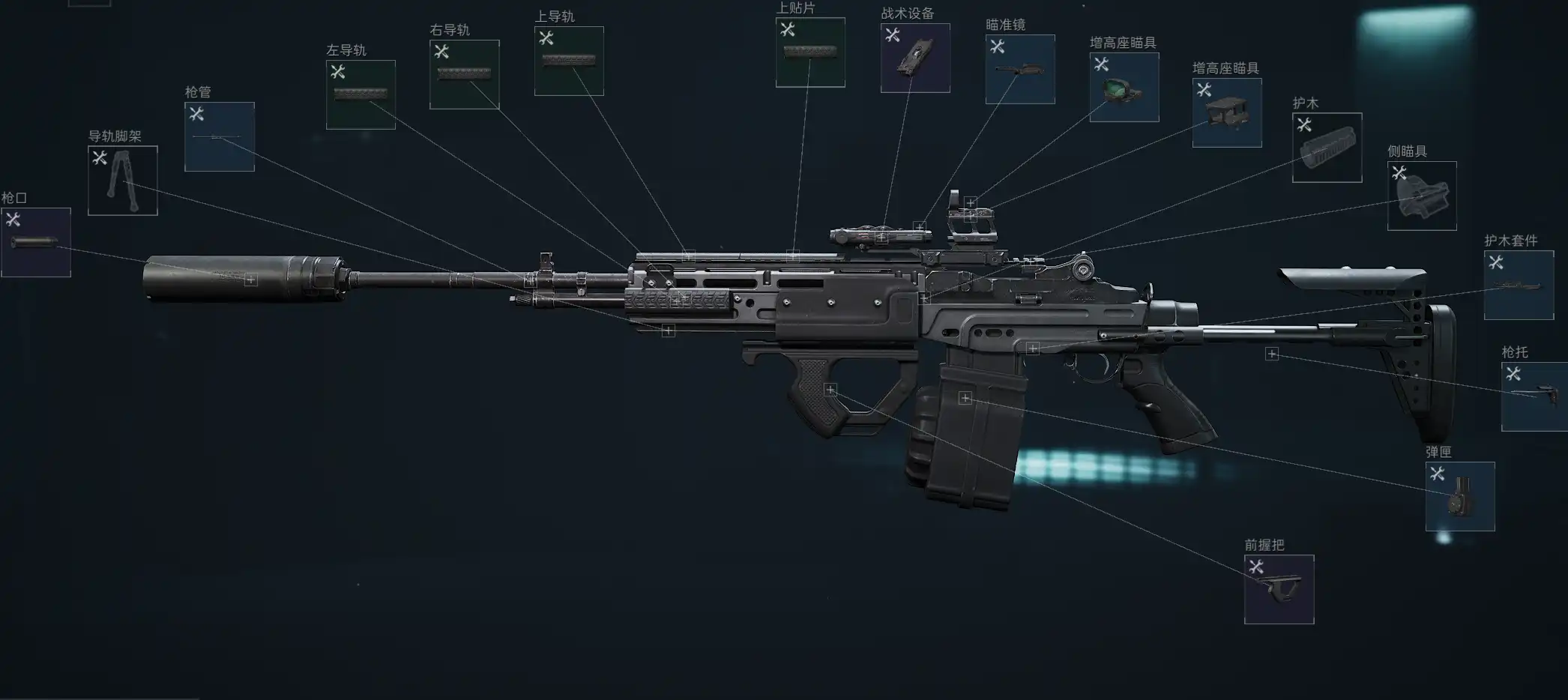
Task: Select the 前握把 foregrip slot
Action: tap(1279, 589)
